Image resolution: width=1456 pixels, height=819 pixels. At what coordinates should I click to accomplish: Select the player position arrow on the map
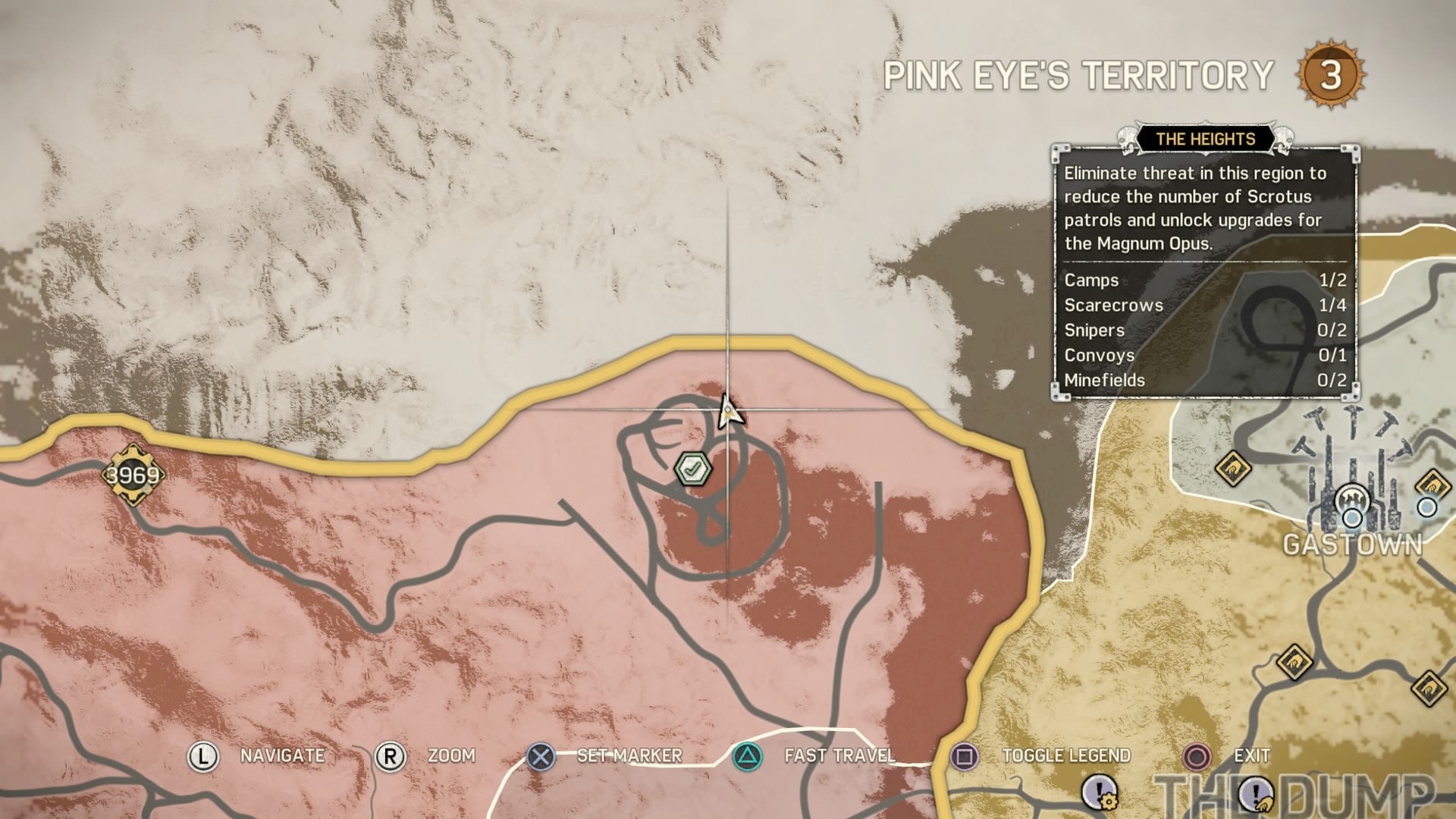727,412
